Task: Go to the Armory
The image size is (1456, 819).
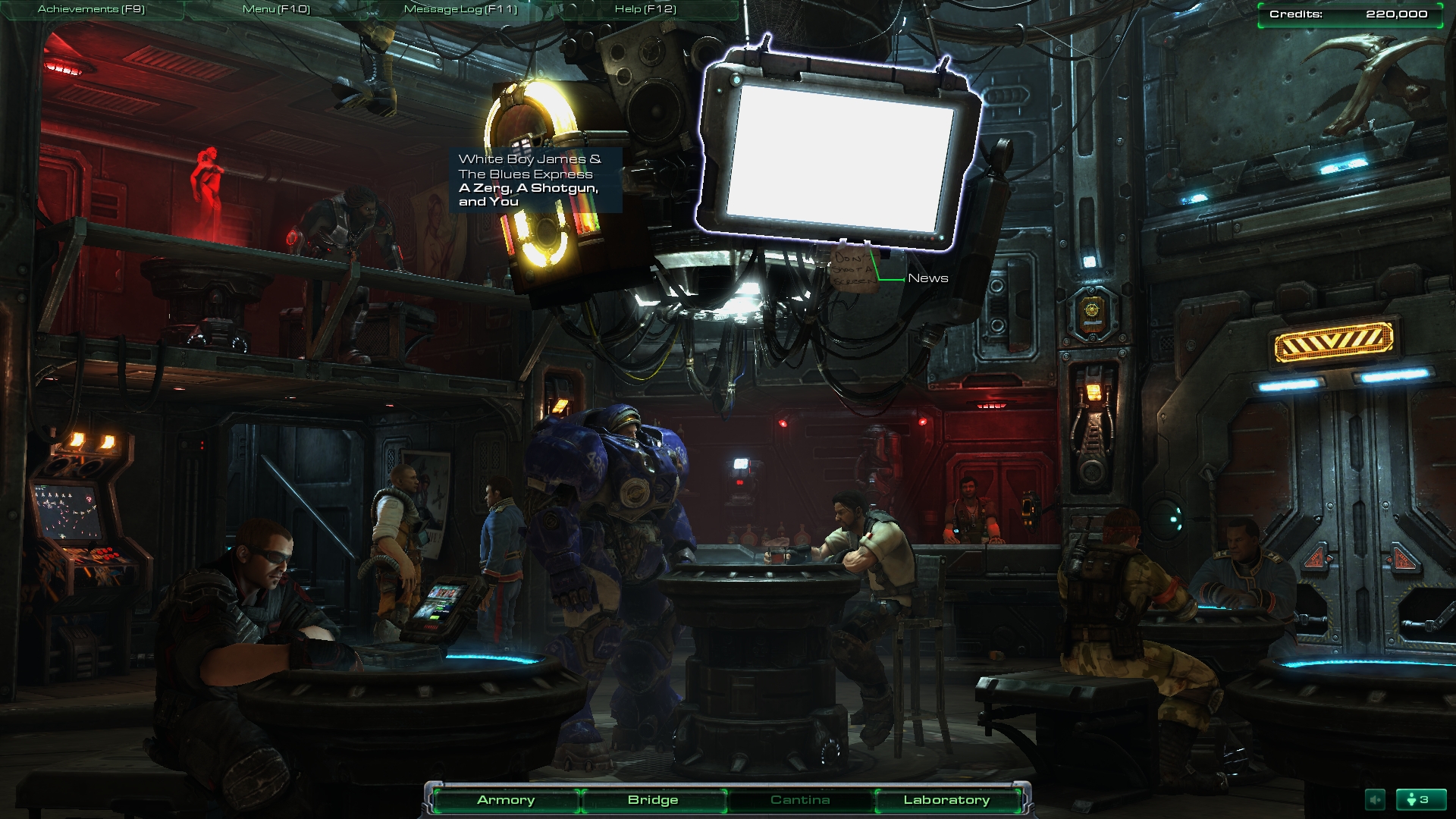Action: point(506,800)
